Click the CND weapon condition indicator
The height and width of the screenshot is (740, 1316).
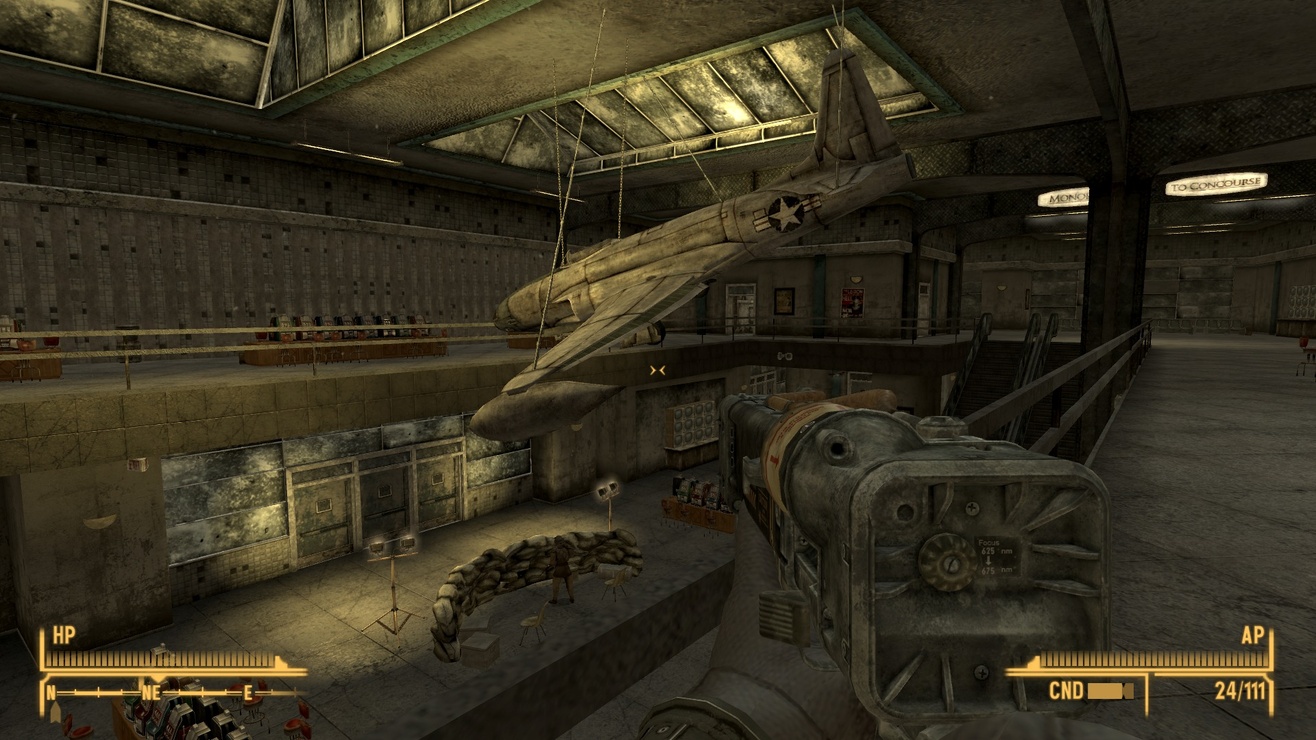(x=1067, y=689)
